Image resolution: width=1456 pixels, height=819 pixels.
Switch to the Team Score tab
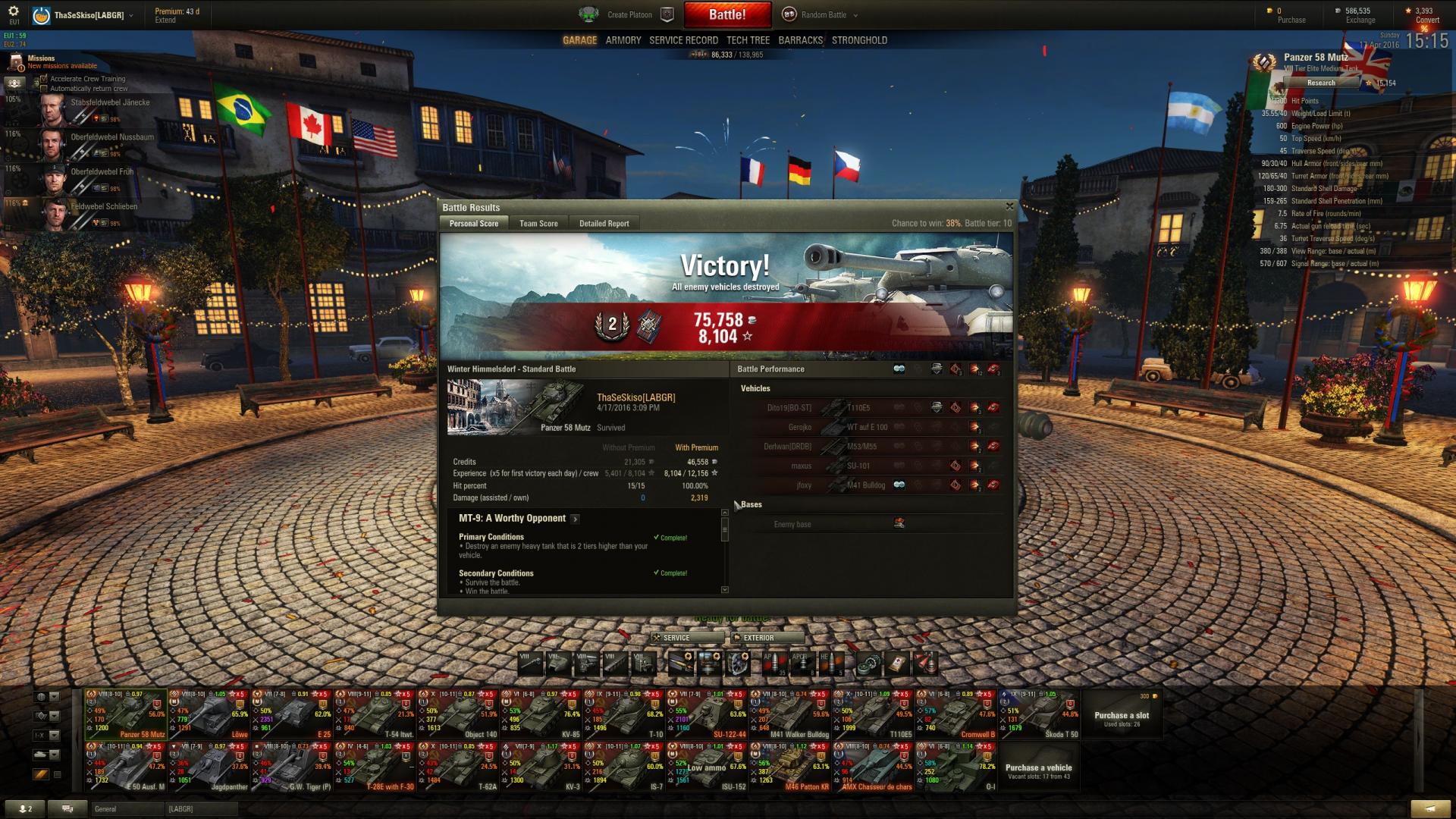pyautogui.click(x=538, y=224)
